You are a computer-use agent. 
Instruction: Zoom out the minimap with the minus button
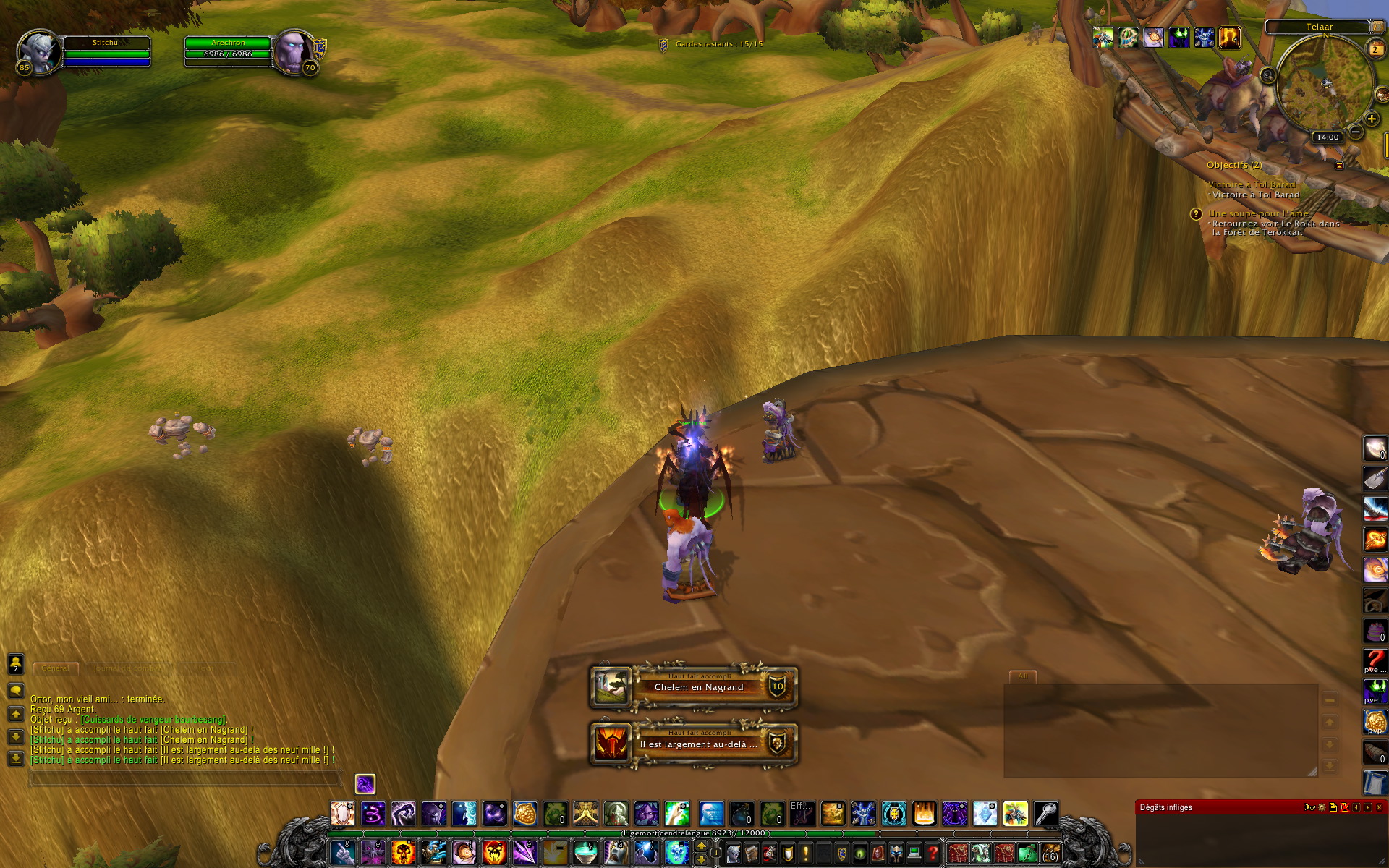point(1355,131)
